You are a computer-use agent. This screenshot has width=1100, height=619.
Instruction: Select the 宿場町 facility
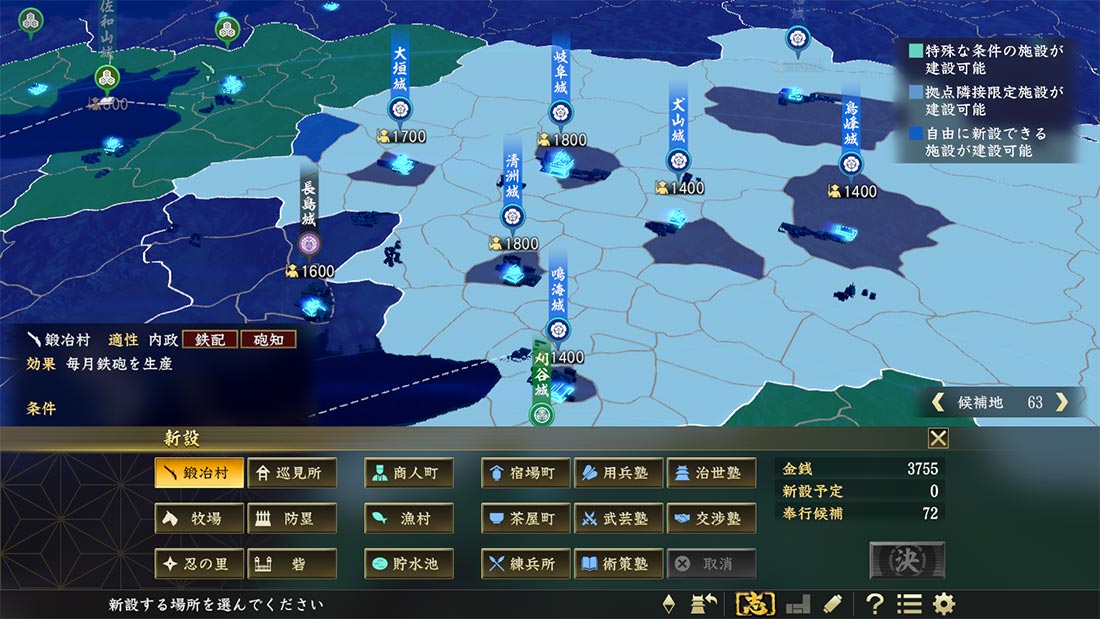click(x=525, y=473)
